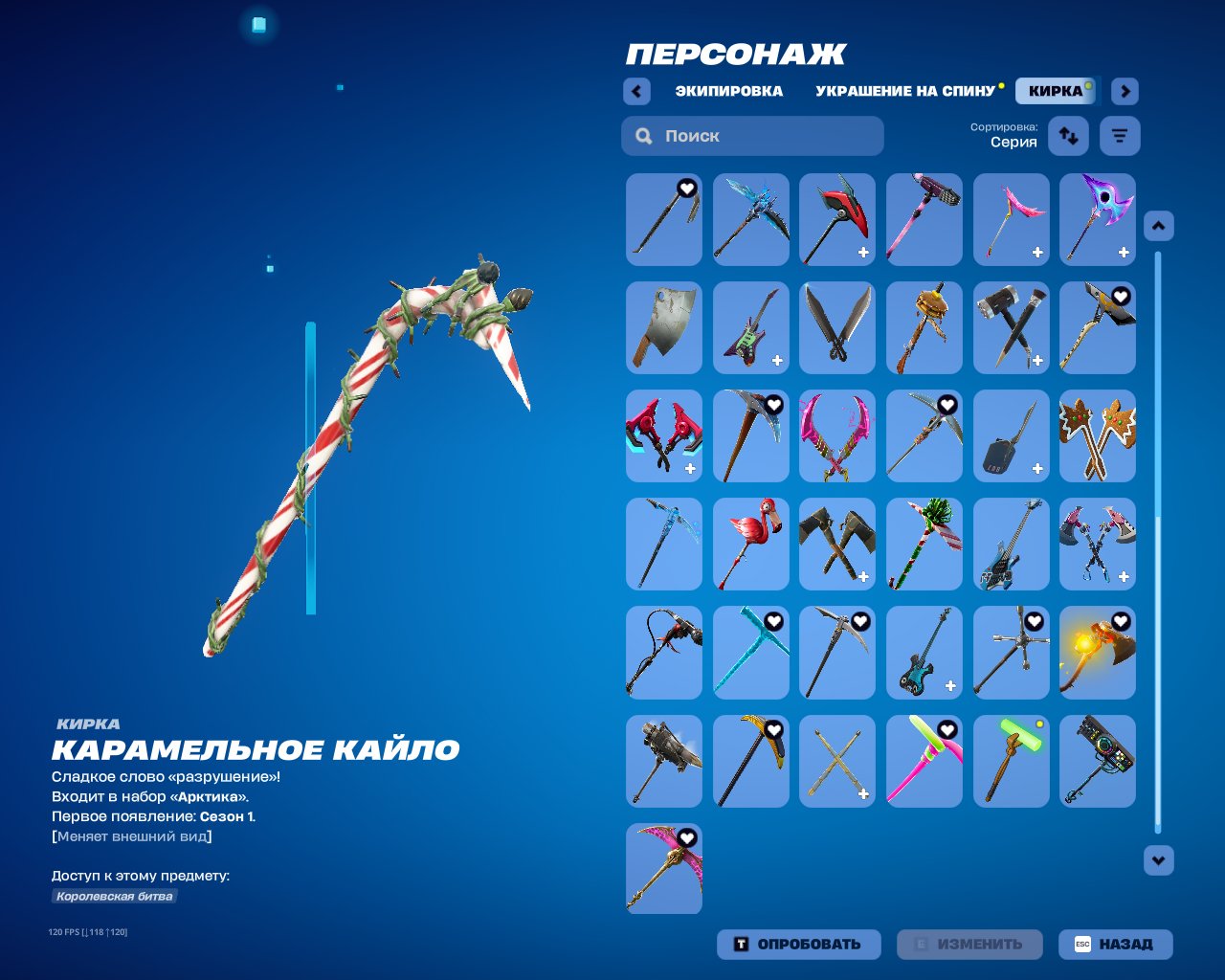
Task: Click the search magnifier icon
Action: (x=642, y=136)
